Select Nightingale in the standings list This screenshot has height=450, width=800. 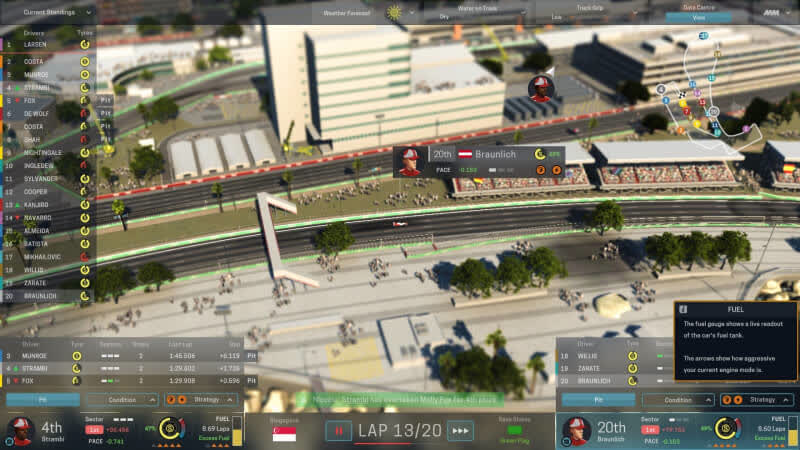42,153
